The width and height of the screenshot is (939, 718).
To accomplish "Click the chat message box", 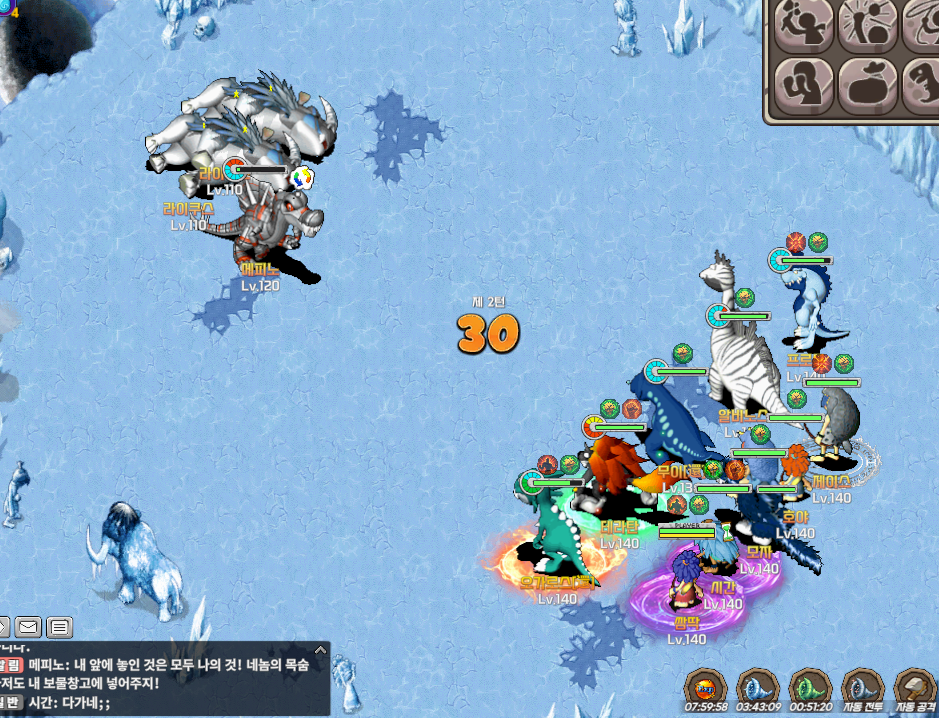I will (x=165, y=672).
